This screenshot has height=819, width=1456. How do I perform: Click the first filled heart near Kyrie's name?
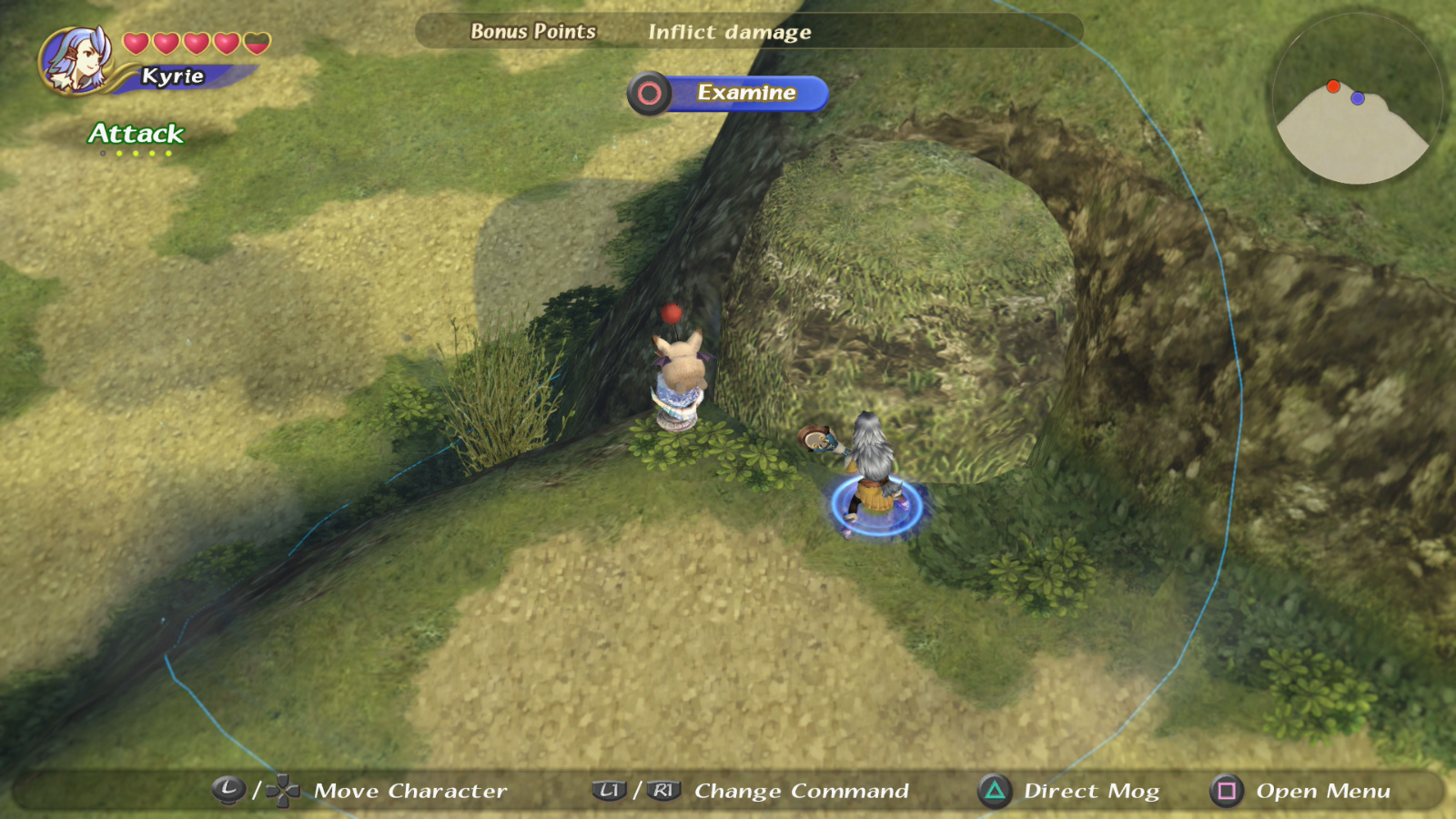[x=137, y=42]
